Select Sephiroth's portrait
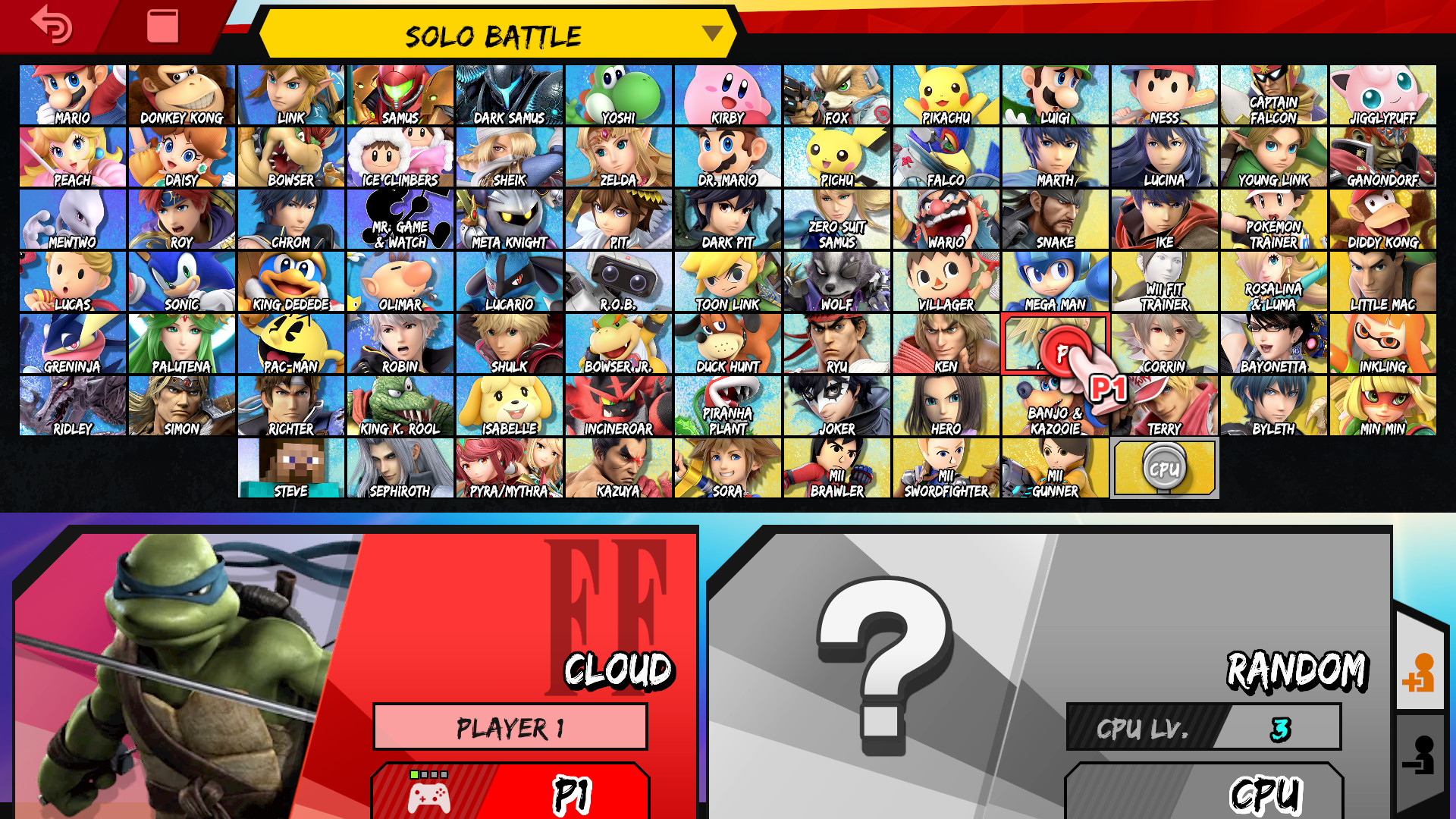 coord(400,468)
